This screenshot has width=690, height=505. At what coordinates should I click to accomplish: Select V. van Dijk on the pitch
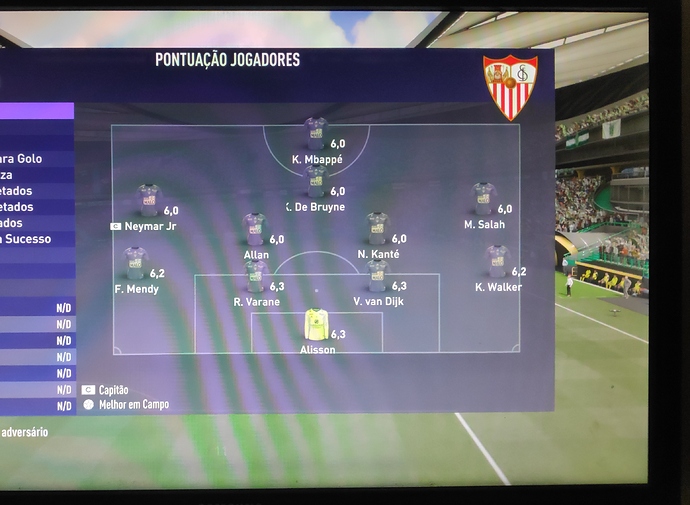(377, 276)
